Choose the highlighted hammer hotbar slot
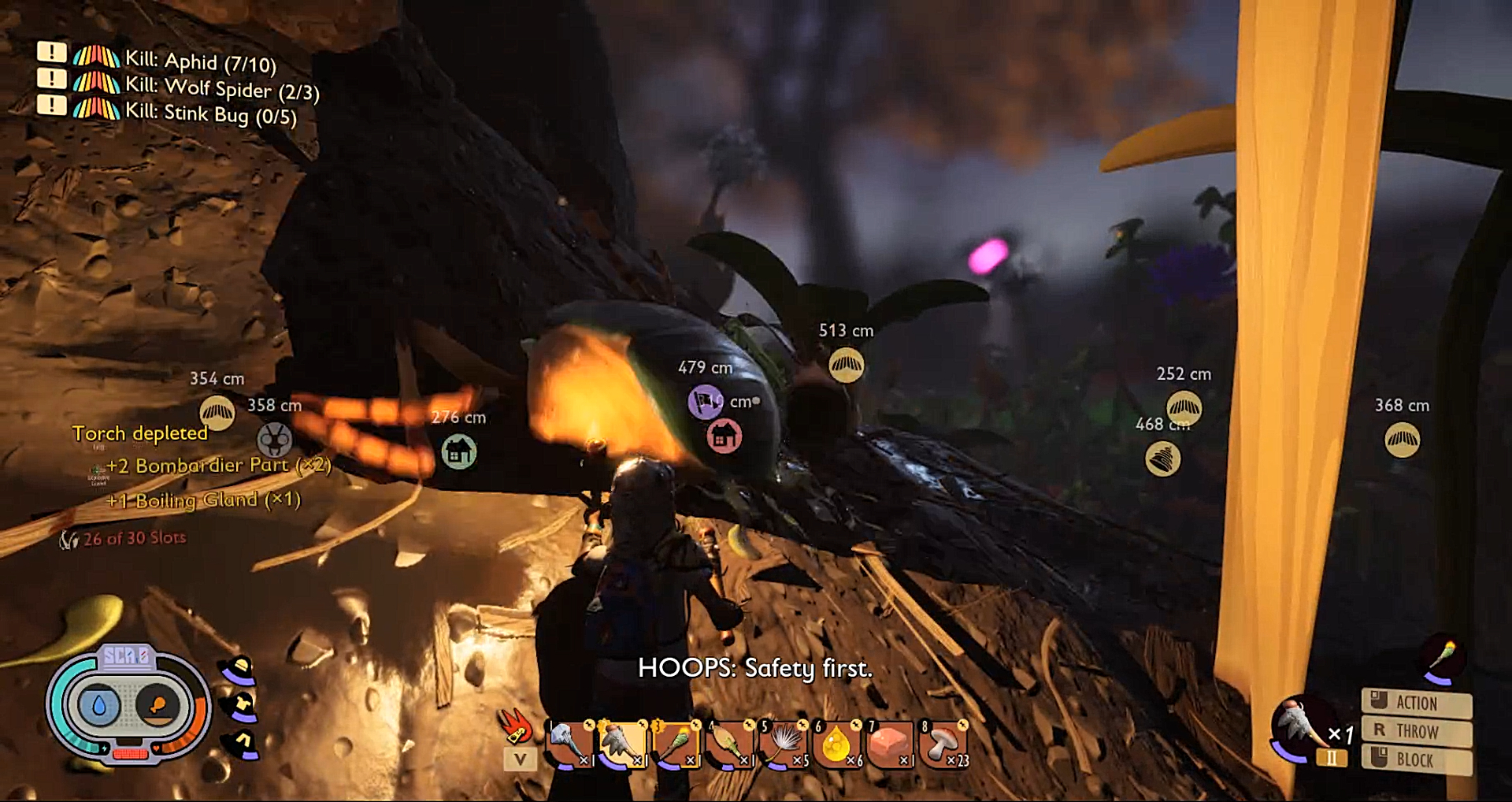The width and height of the screenshot is (1512, 802). click(x=622, y=744)
